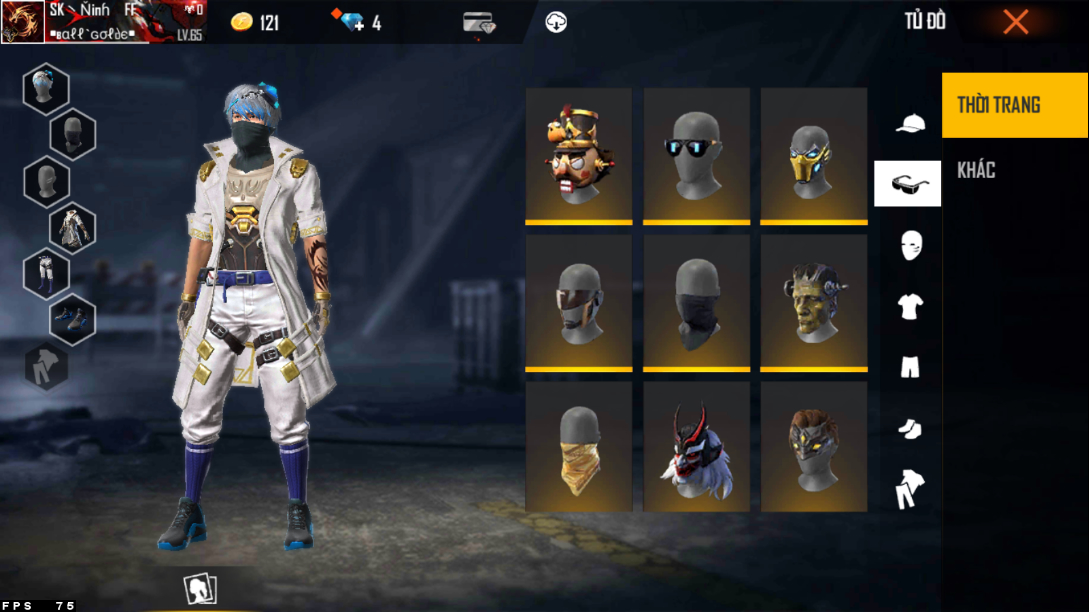
Task: Select the green Frankenstein mask
Action: [x=813, y=302]
